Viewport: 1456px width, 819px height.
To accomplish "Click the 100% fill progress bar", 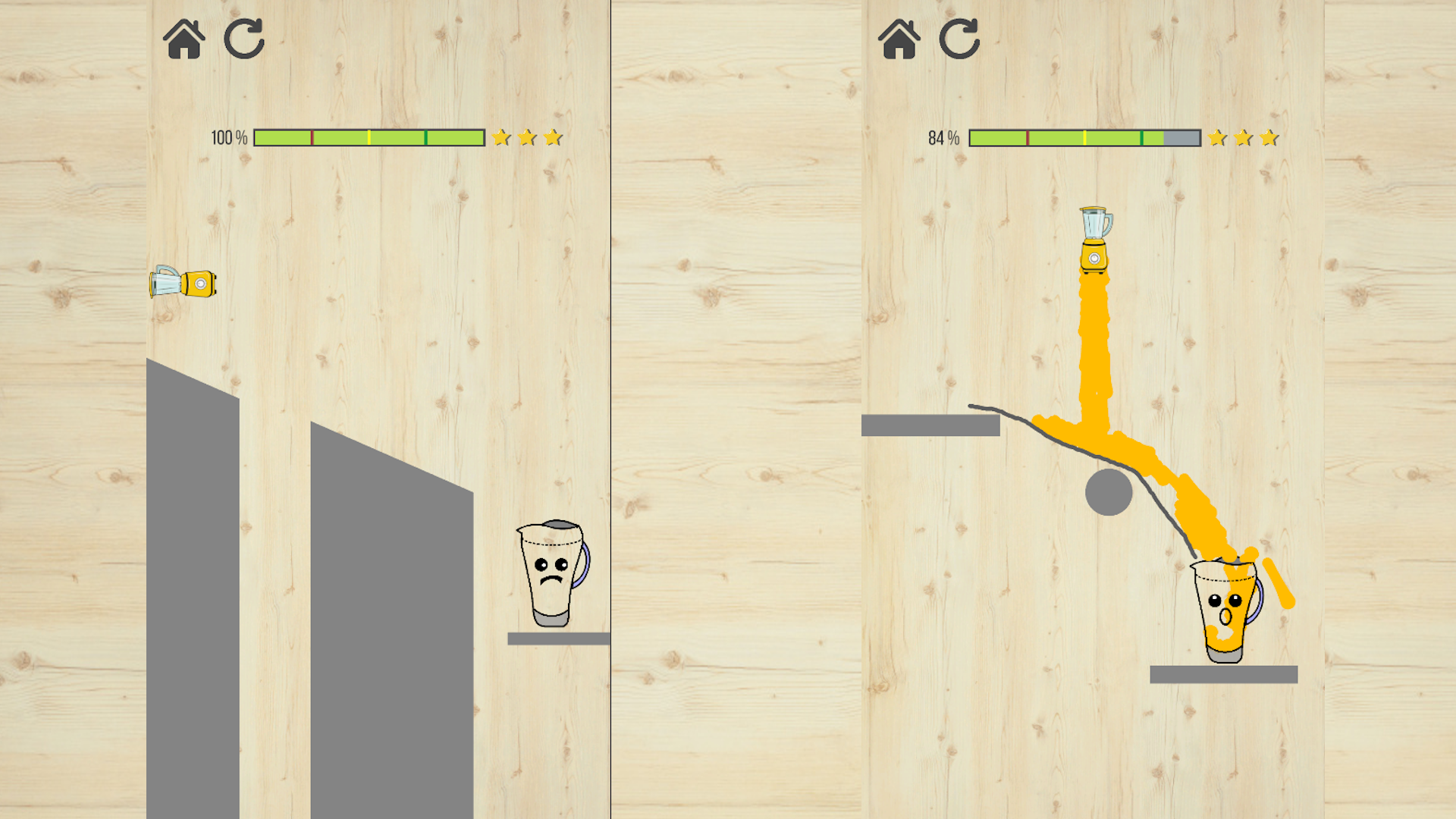I will pyautogui.click(x=369, y=137).
